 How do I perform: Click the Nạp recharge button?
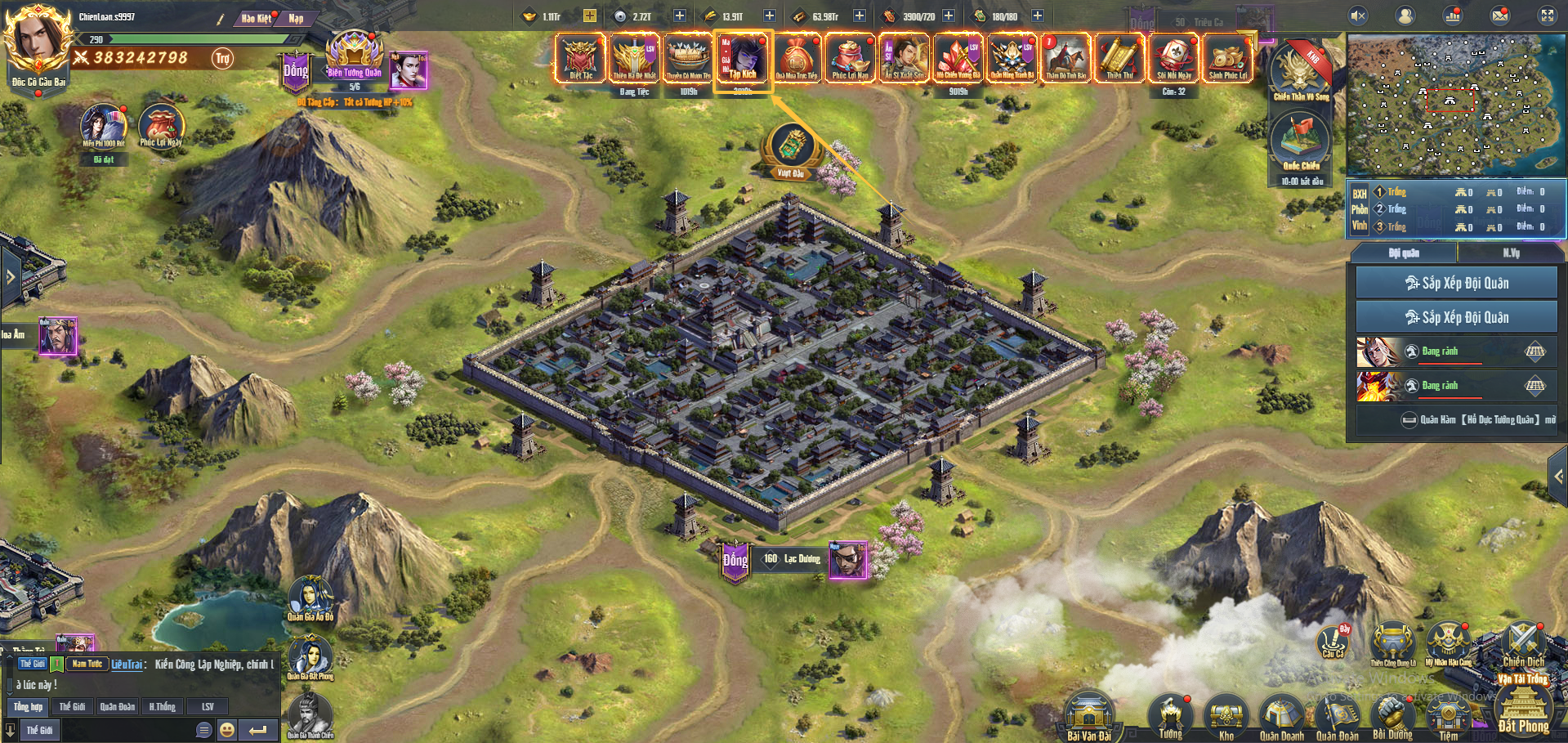point(295,18)
